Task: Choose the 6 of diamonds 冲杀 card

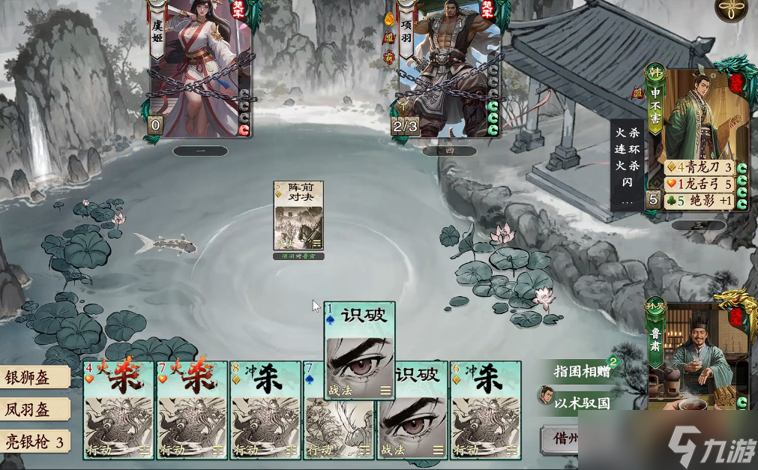Action: [485, 412]
